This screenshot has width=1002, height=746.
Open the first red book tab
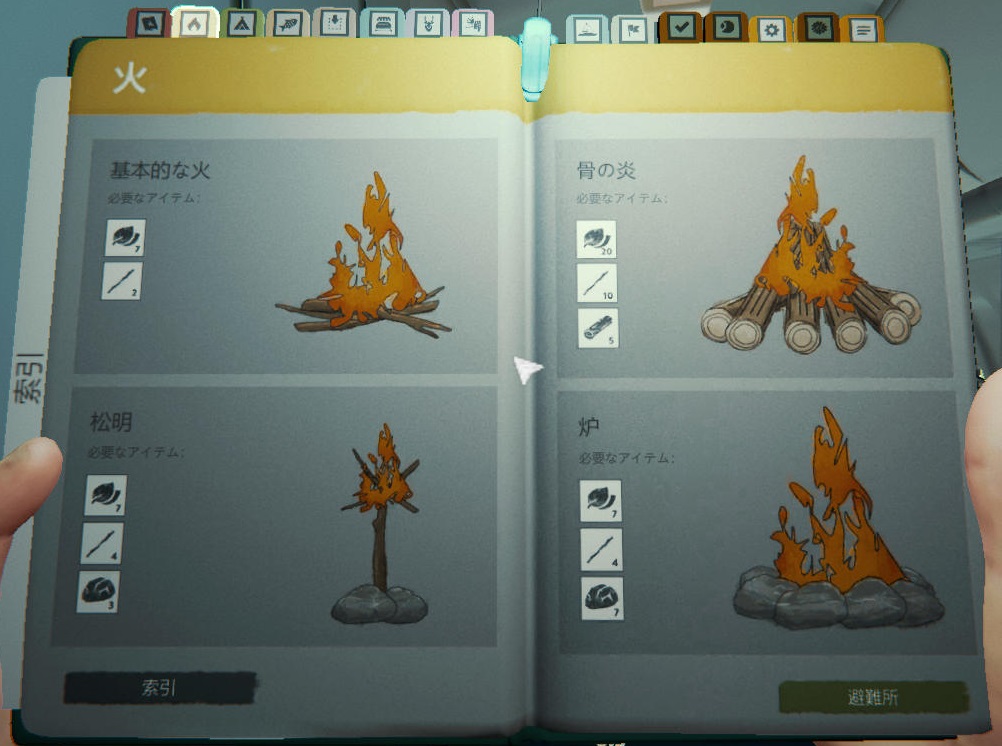(150, 24)
